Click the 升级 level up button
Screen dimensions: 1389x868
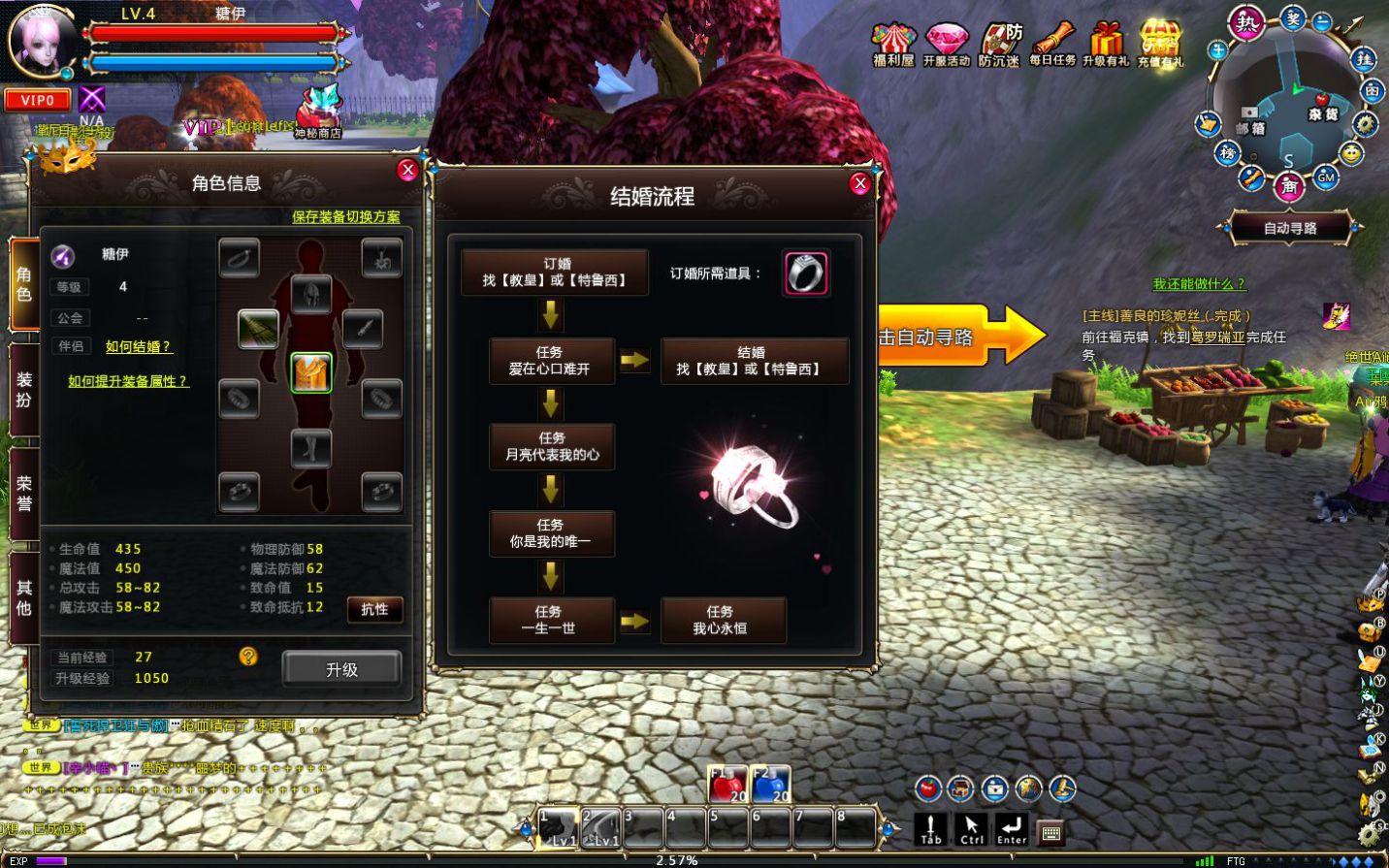pos(341,669)
